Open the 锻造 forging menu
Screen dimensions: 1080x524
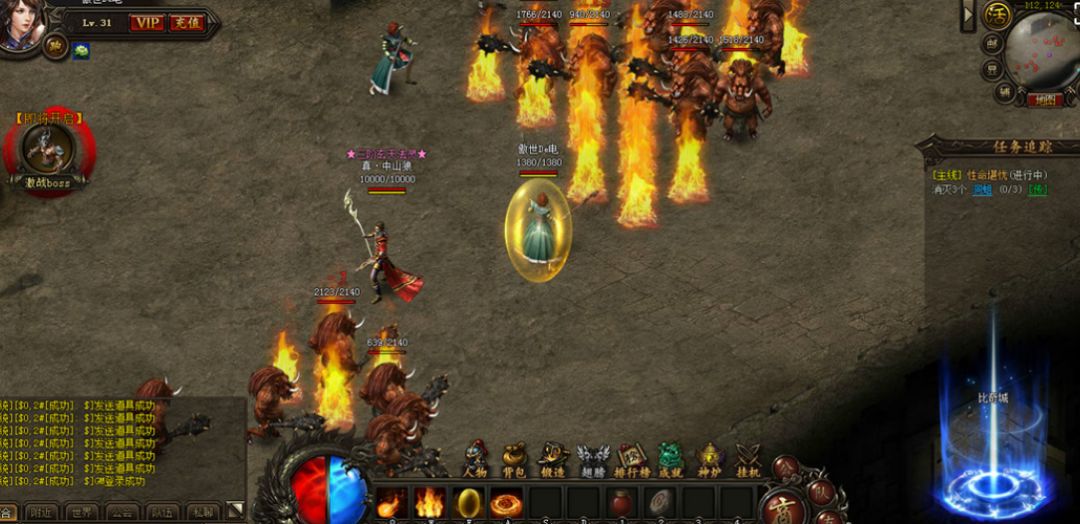[x=553, y=460]
